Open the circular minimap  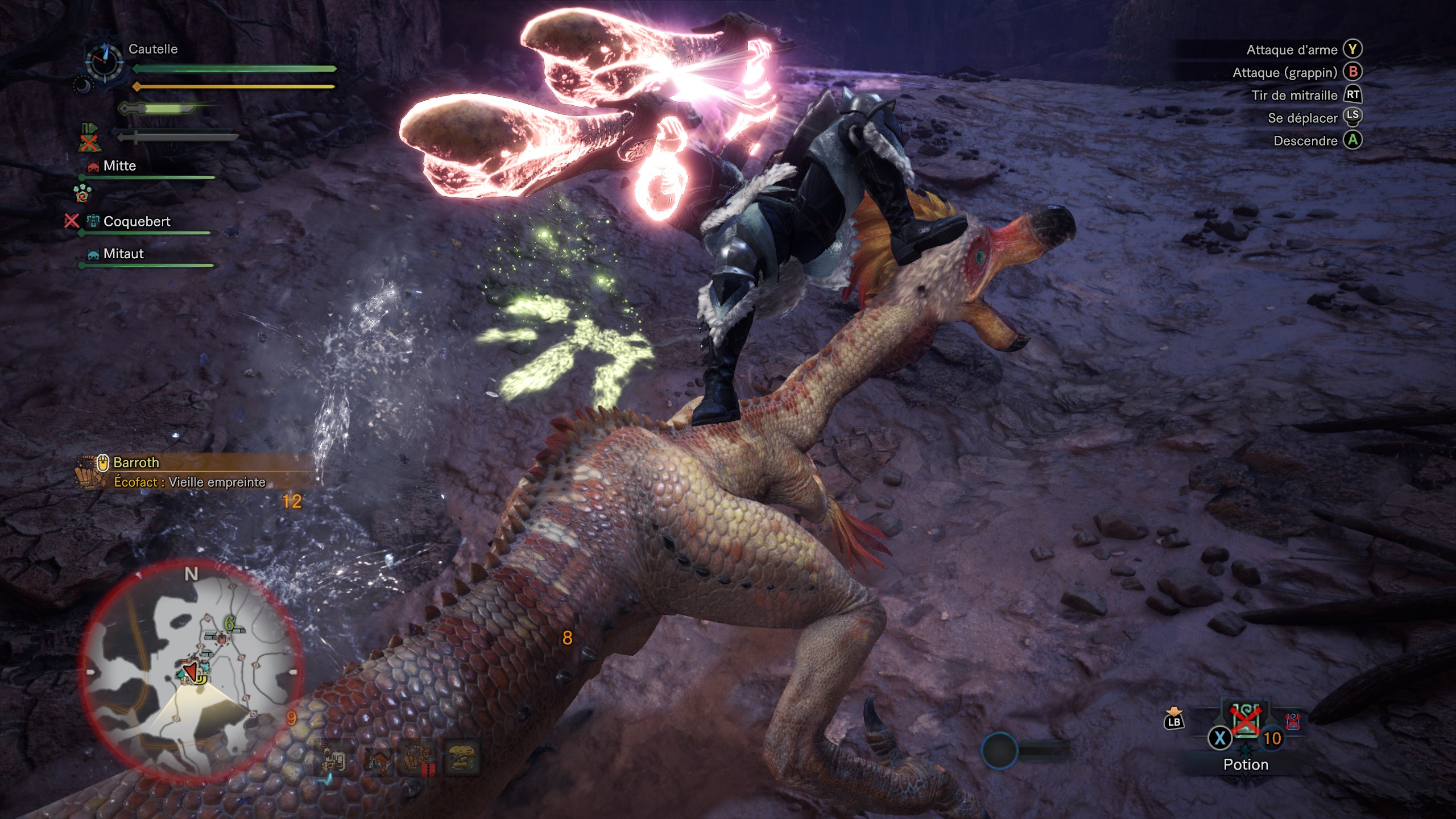coord(191,669)
